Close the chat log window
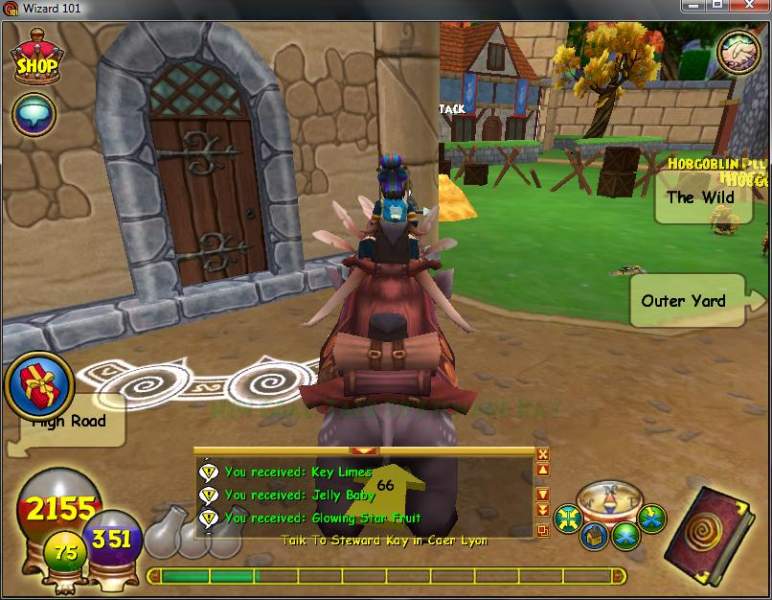772x600 pixels. [x=543, y=453]
